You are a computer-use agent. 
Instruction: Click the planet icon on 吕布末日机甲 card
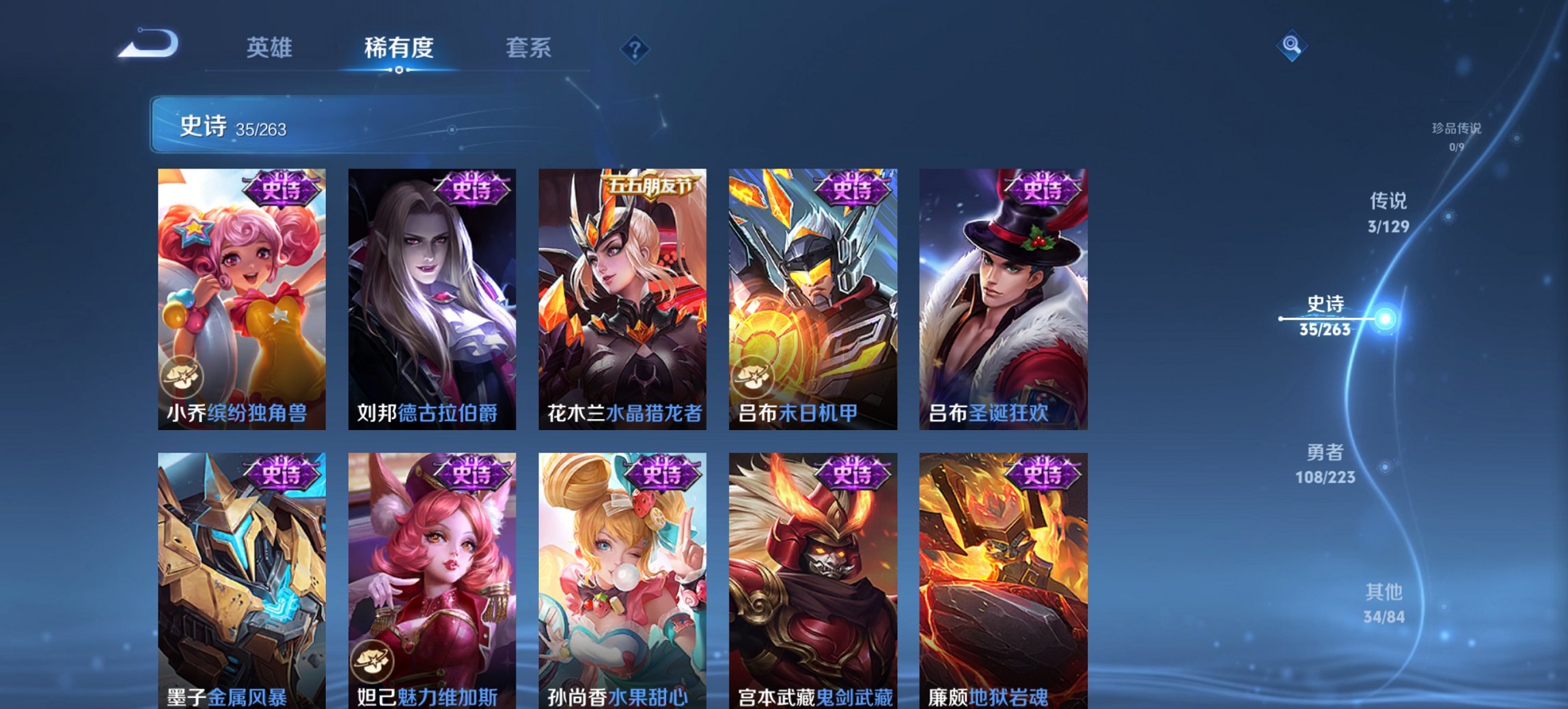coord(754,375)
